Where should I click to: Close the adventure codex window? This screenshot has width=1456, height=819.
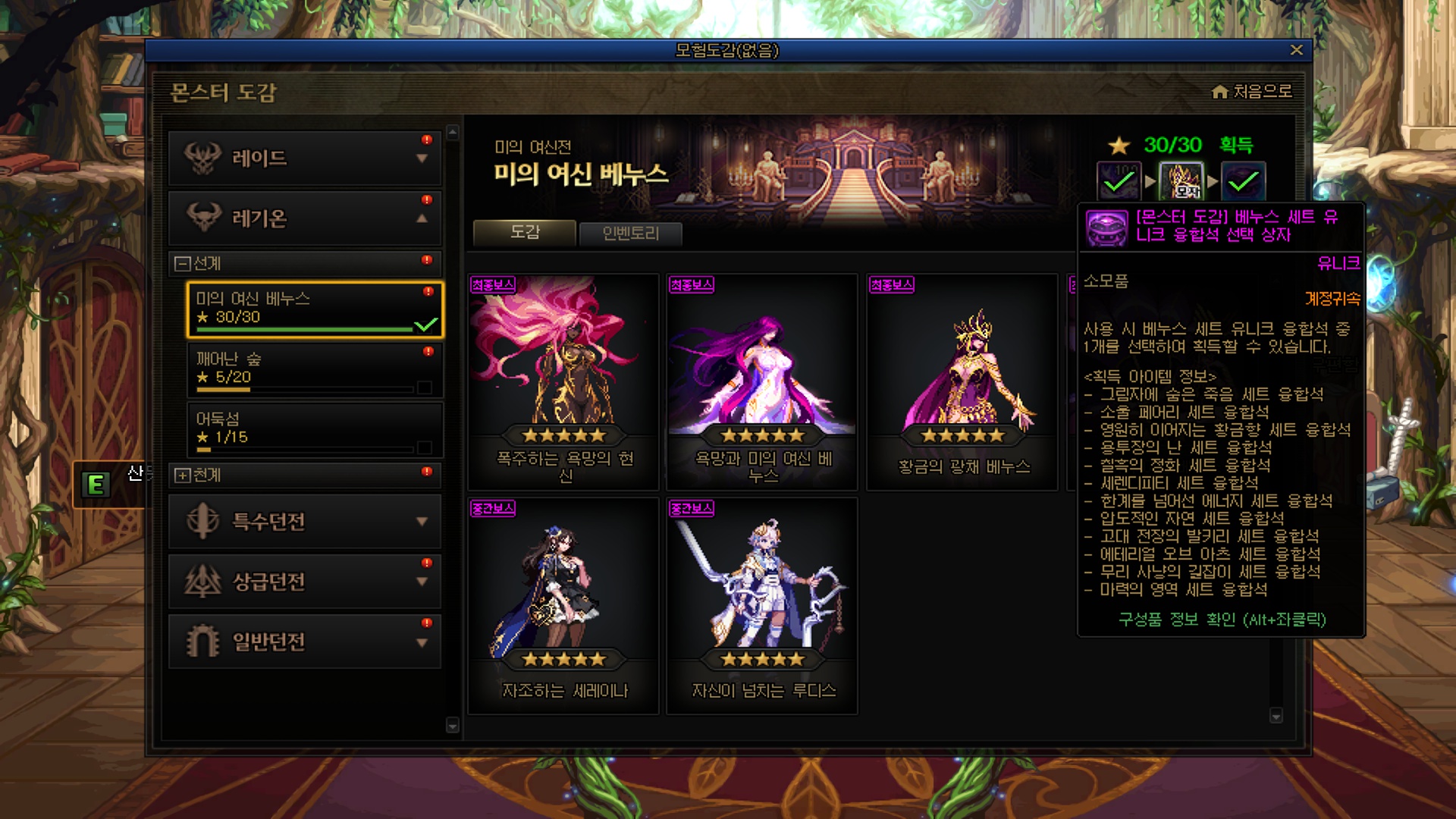1296,50
